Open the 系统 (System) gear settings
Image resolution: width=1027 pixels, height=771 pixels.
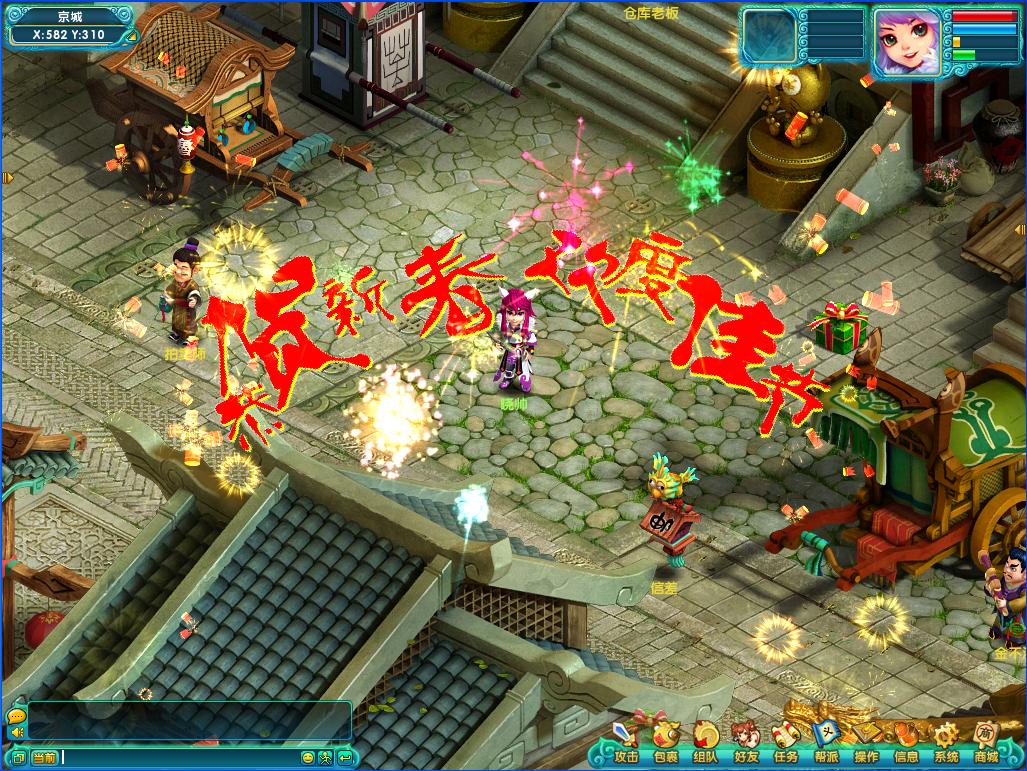tap(946, 742)
